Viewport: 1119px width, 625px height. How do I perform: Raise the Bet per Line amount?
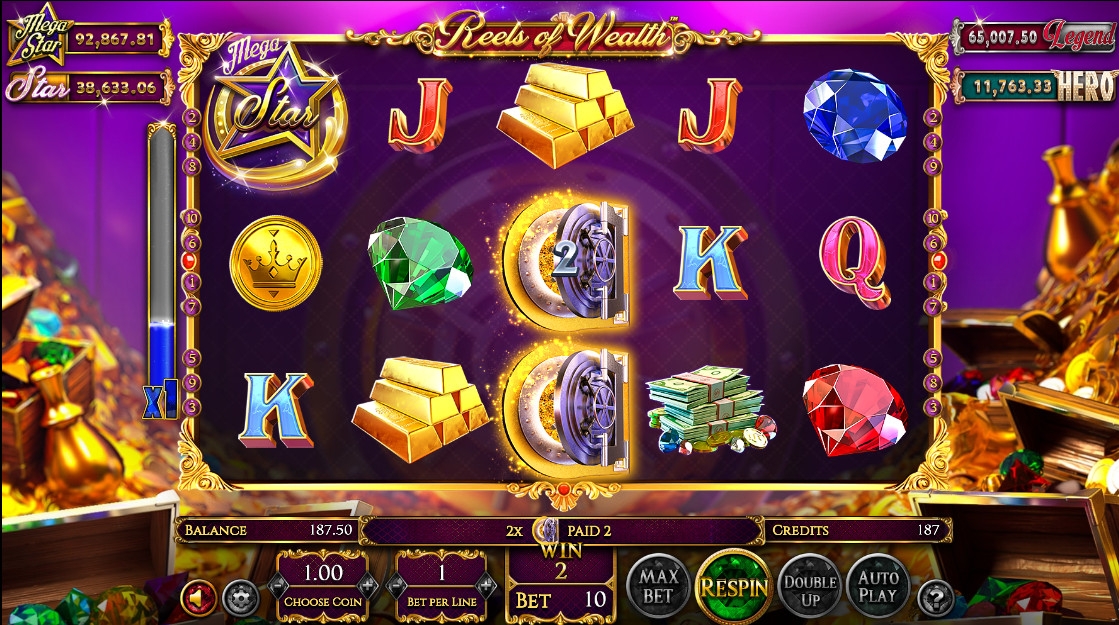click(x=487, y=586)
